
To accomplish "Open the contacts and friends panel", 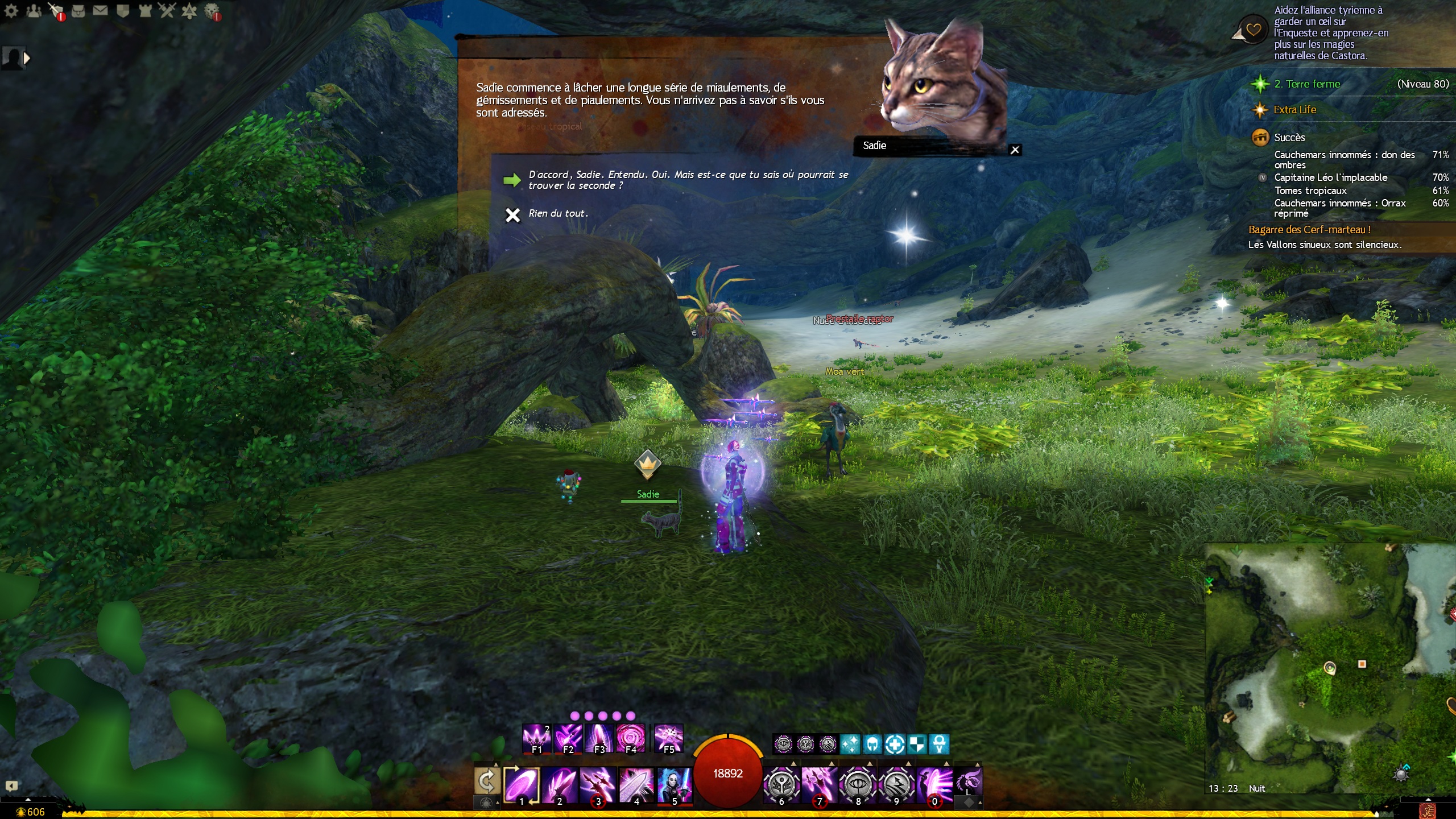I will [34, 11].
